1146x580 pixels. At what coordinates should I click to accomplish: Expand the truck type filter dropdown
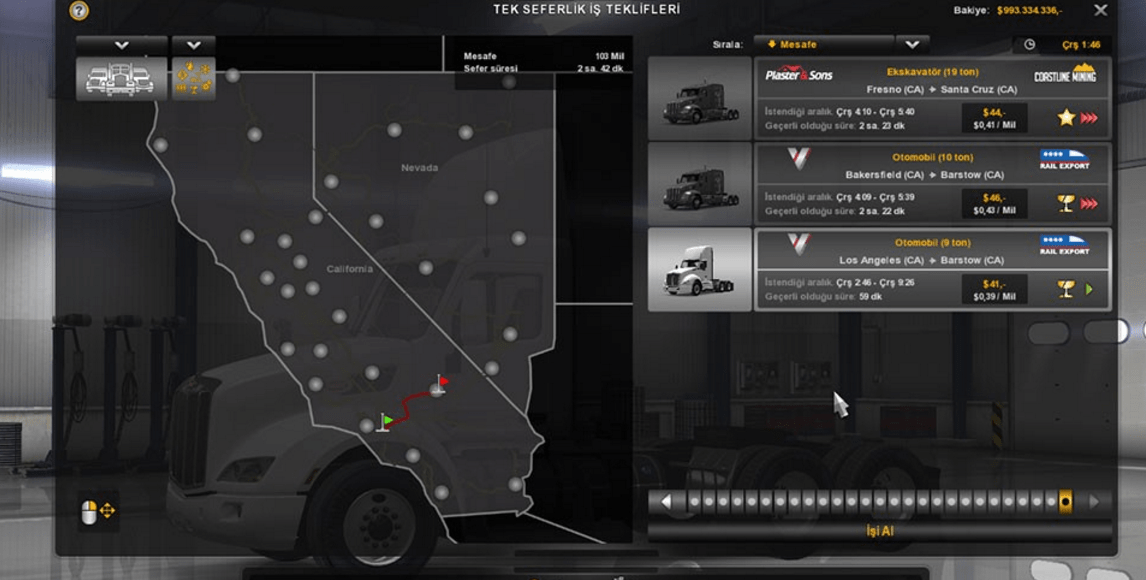coord(122,45)
